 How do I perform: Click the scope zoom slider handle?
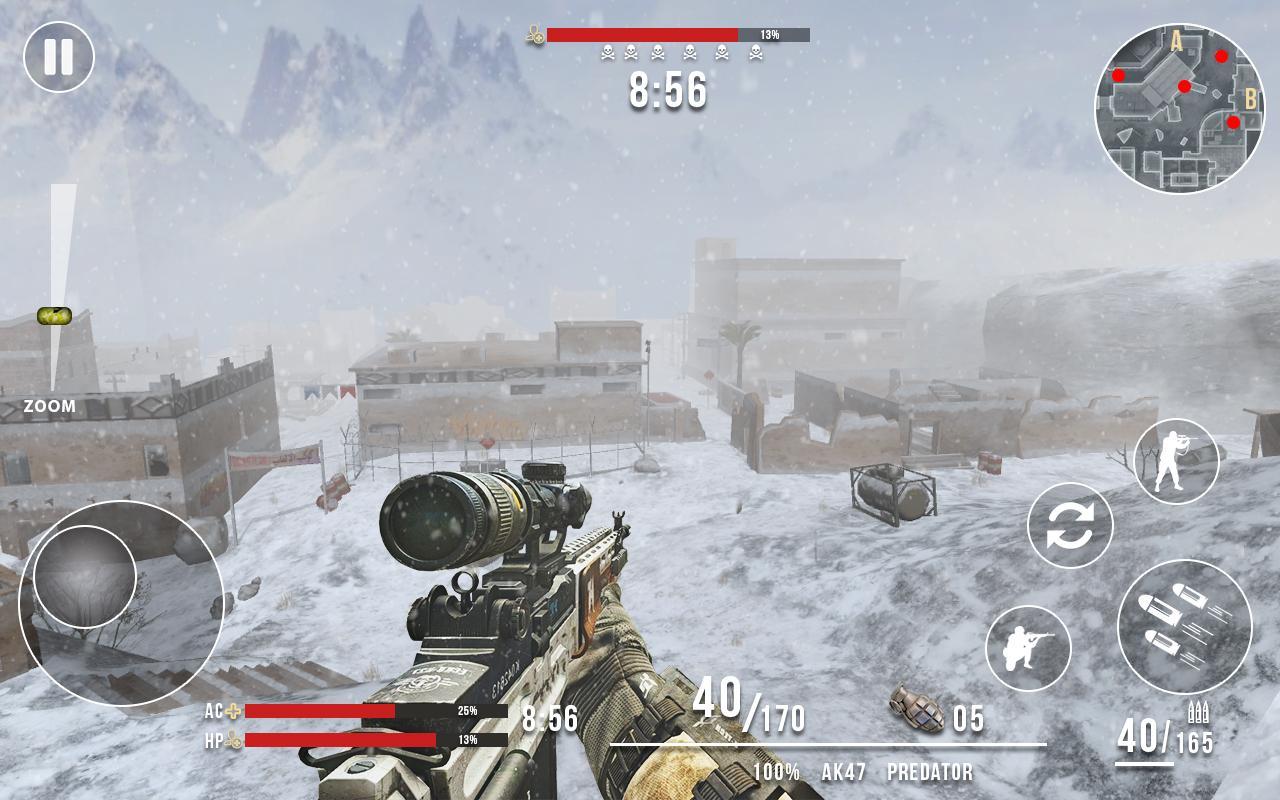pos(54,316)
